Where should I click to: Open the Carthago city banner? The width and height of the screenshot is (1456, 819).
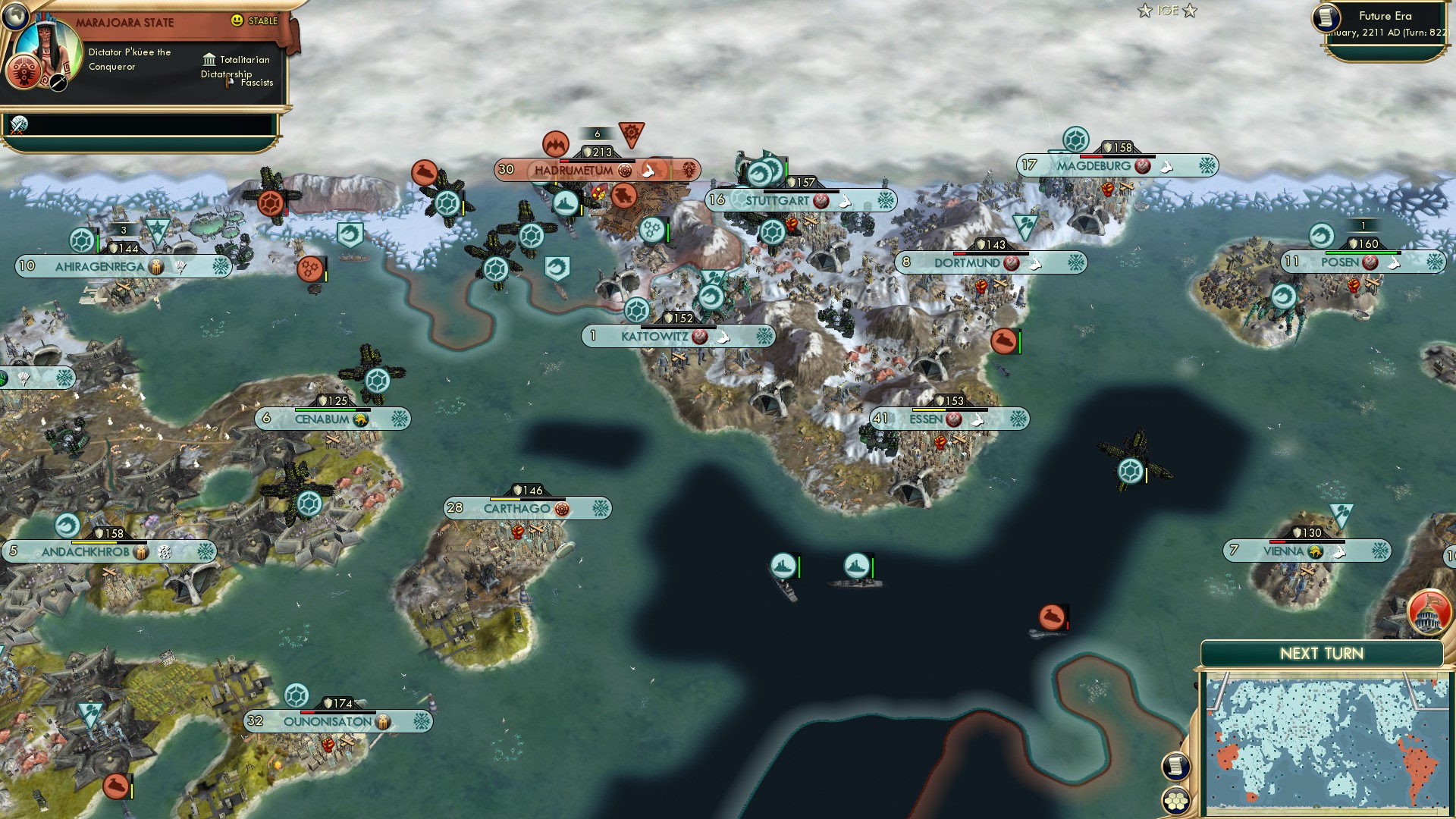tap(517, 508)
